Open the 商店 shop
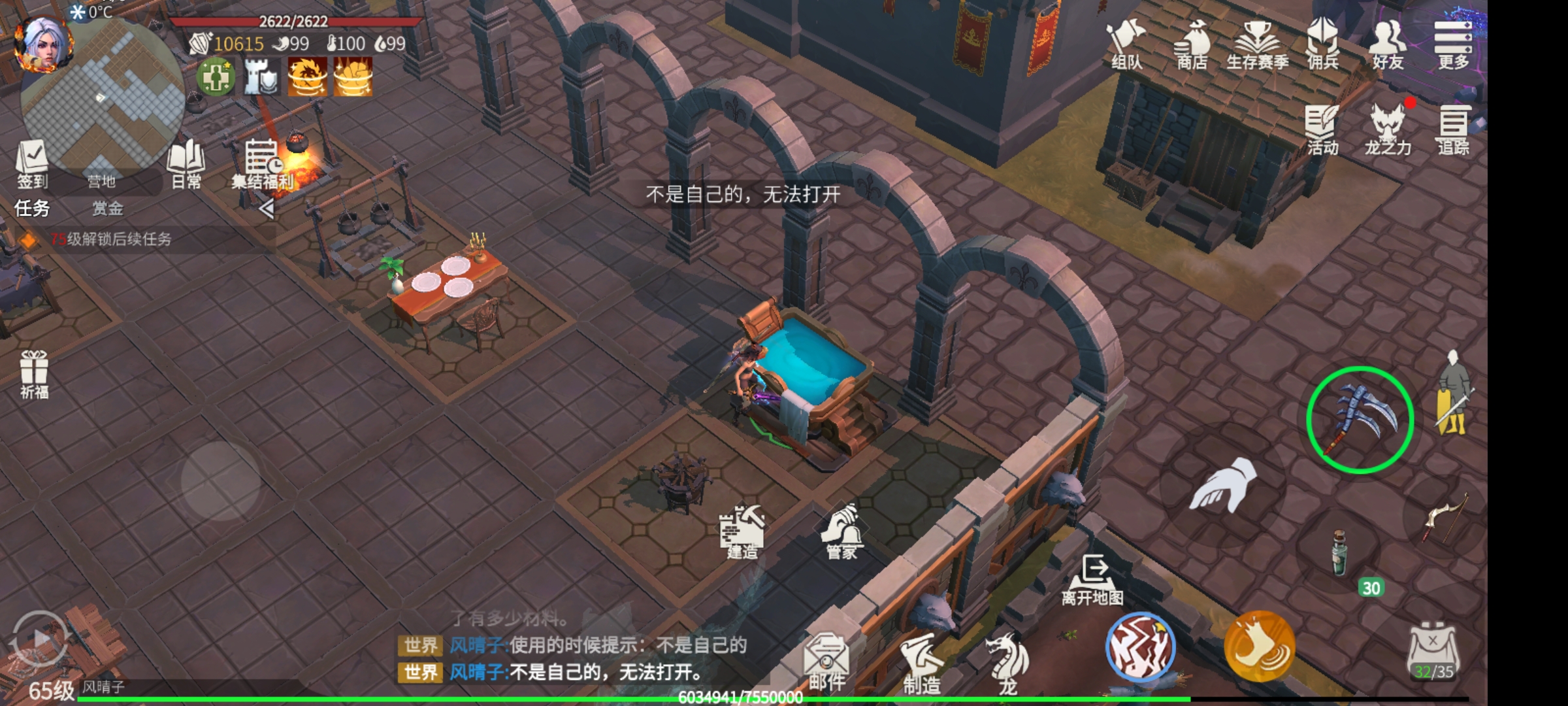This screenshot has height=706, width=1568. [x=1192, y=44]
